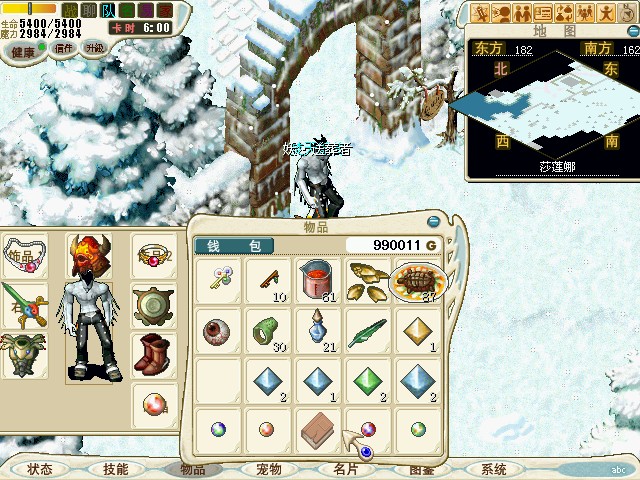
Task: Select the turtle dish item slot
Action: pos(418,282)
